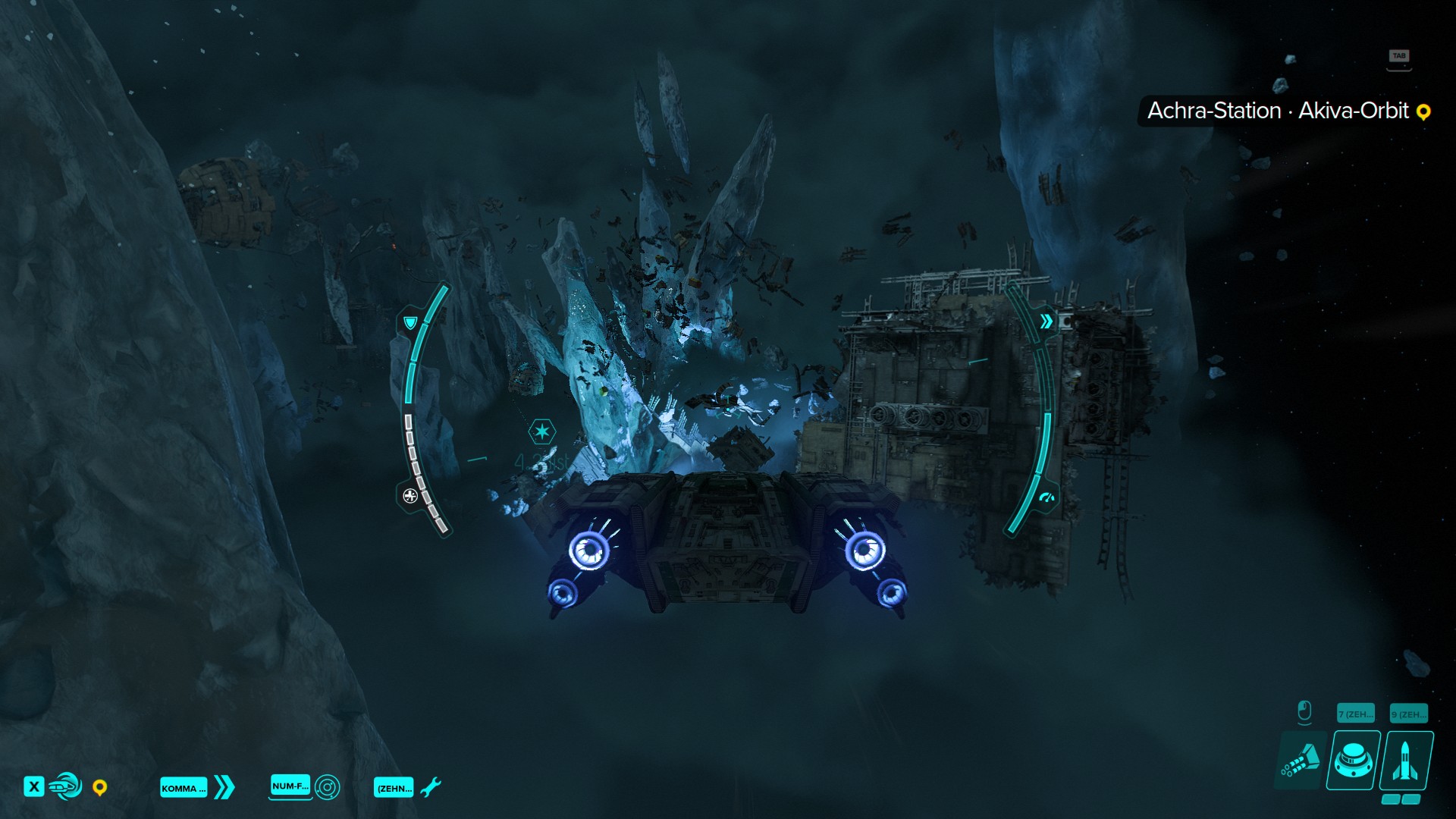The width and height of the screenshot is (1456, 819).
Task: Activate the boost double-chevron icon
Action: click(x=224, y=787)
